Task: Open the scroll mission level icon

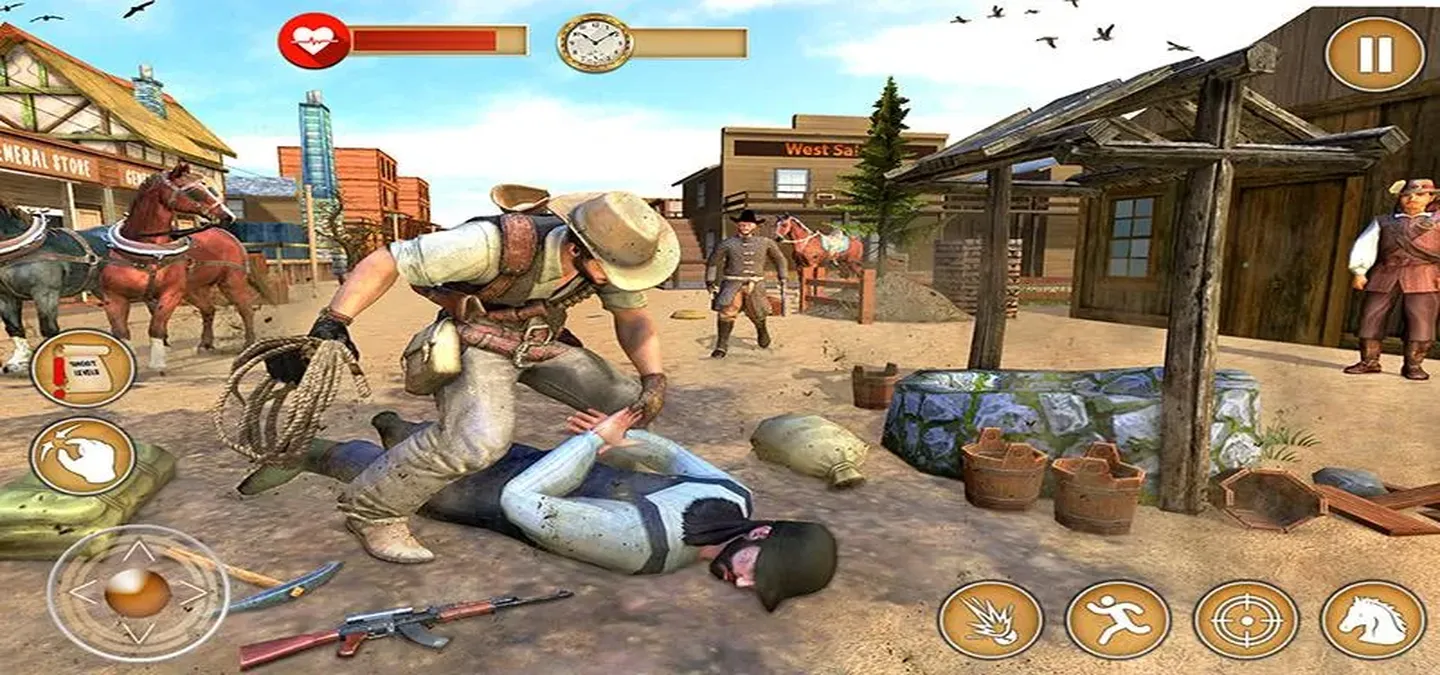Action: pyautogui.click(x=83, y=368)
